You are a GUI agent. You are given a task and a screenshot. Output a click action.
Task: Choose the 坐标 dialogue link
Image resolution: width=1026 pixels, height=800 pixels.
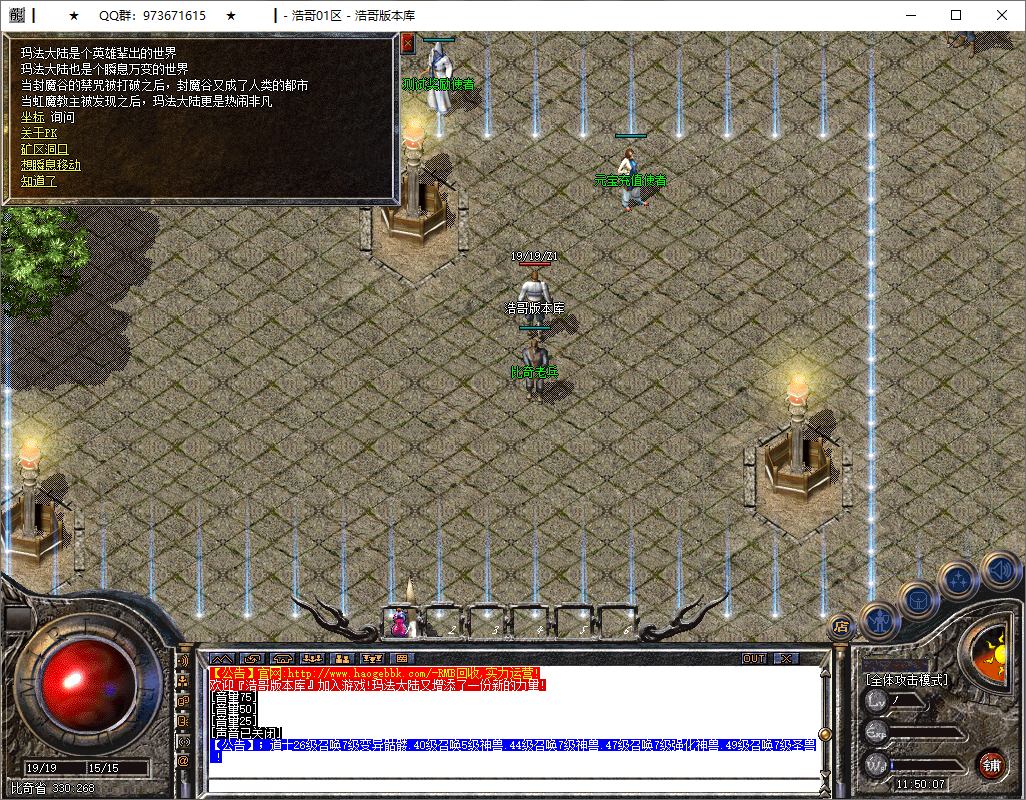click(33, 117)
